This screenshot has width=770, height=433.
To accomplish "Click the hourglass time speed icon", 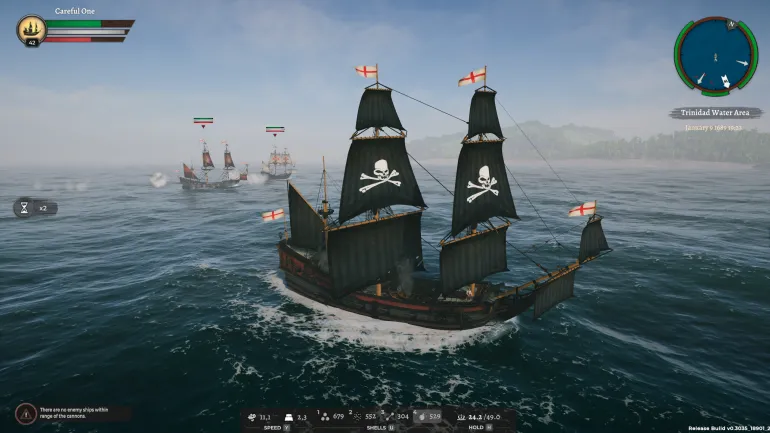I will (25, 208).
